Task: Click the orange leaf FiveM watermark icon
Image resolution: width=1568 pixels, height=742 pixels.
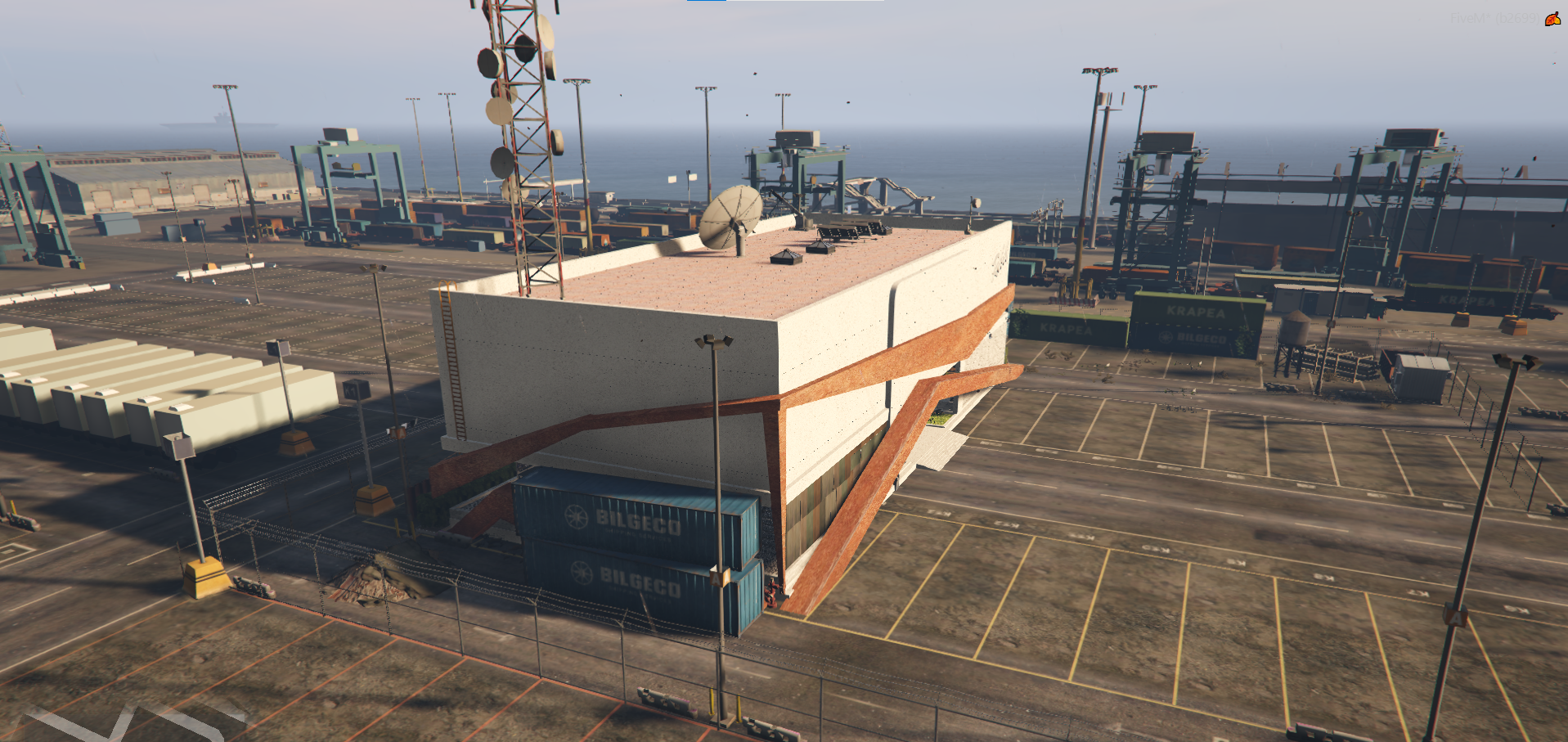Action: click(x=1552, y=19)
